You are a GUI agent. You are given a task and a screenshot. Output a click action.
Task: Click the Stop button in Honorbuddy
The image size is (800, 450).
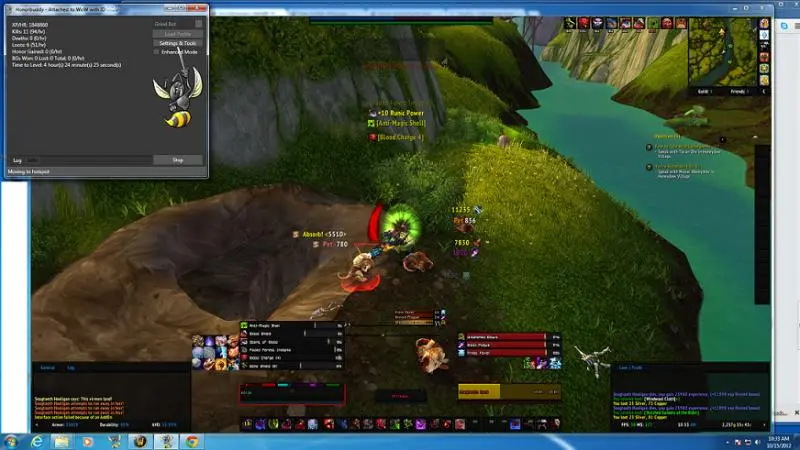pos(178,160)
